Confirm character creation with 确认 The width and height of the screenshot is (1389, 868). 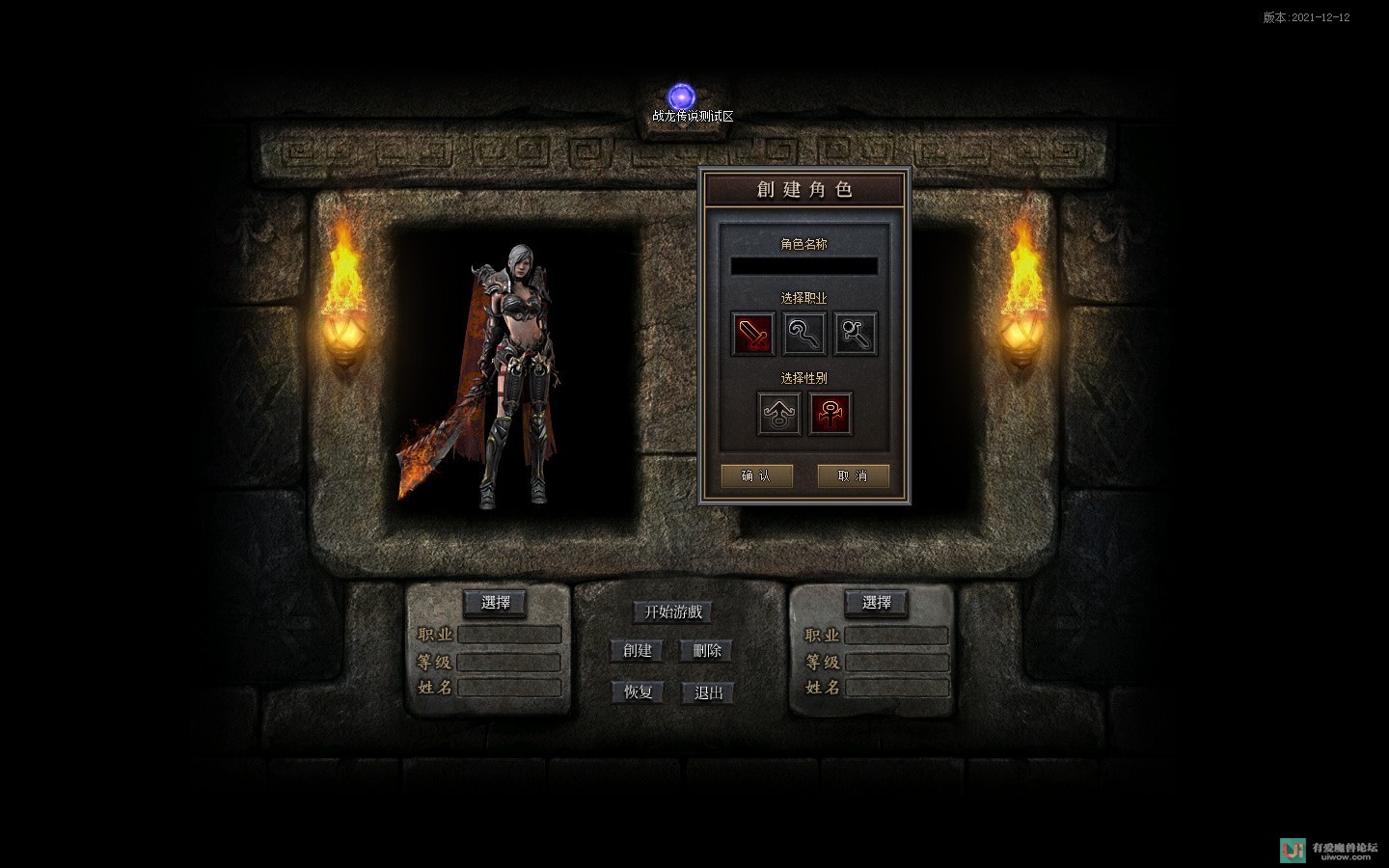click(756, 475)
